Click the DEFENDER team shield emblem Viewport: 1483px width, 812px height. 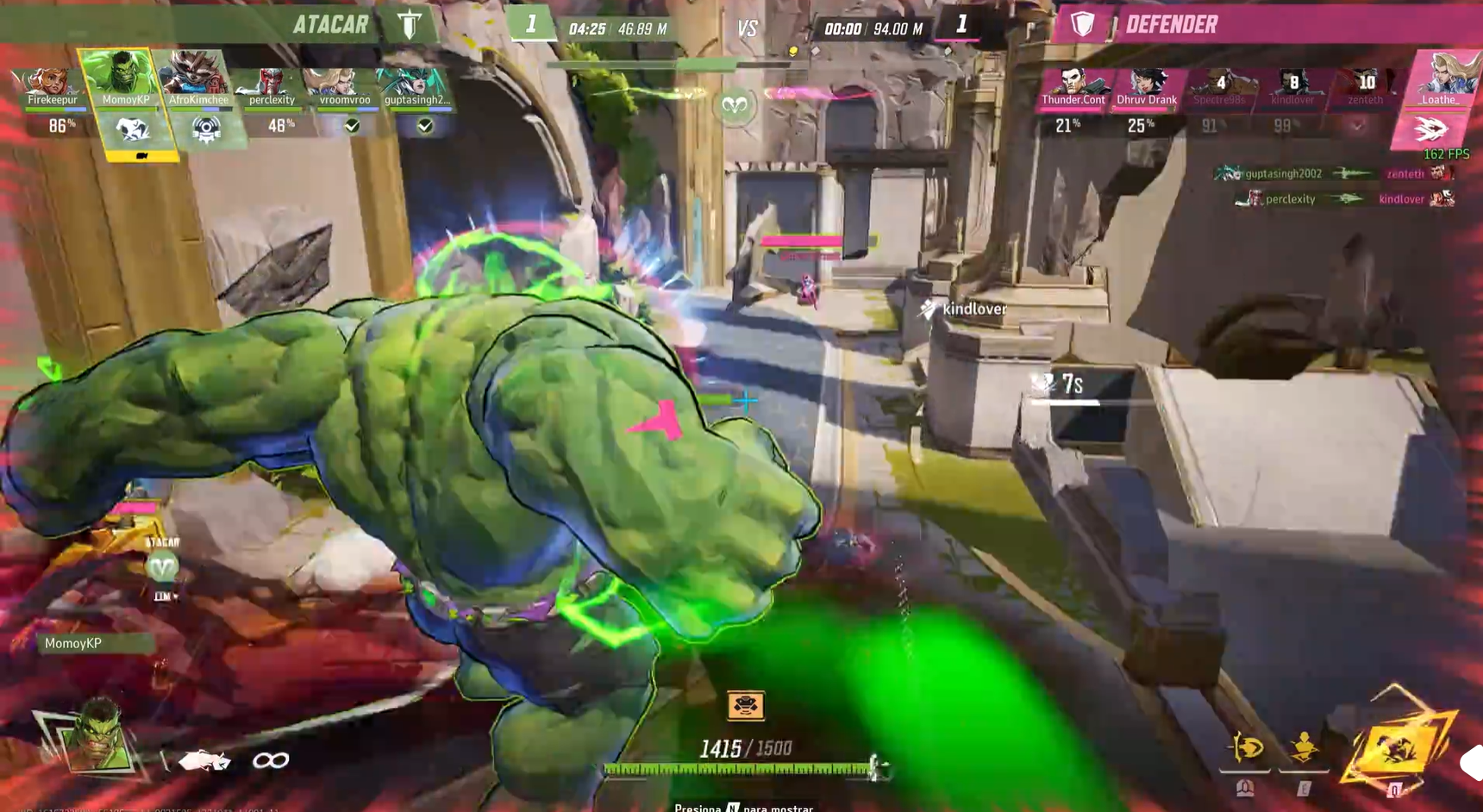1082,24
